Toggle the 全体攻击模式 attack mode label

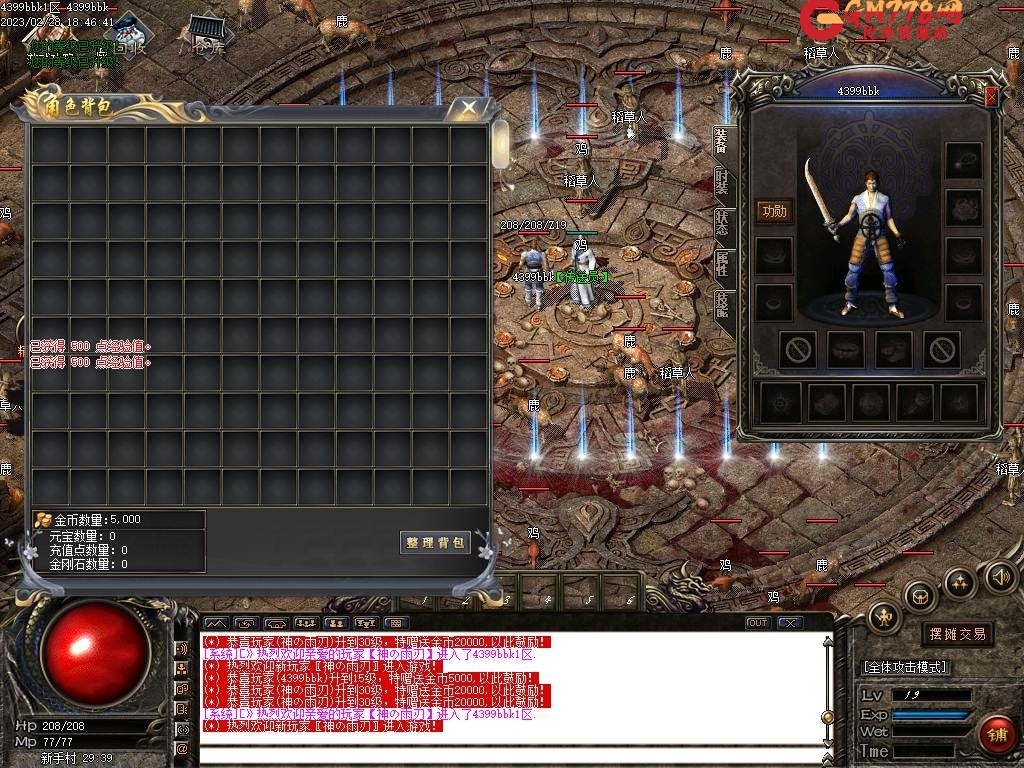[905, 667]
